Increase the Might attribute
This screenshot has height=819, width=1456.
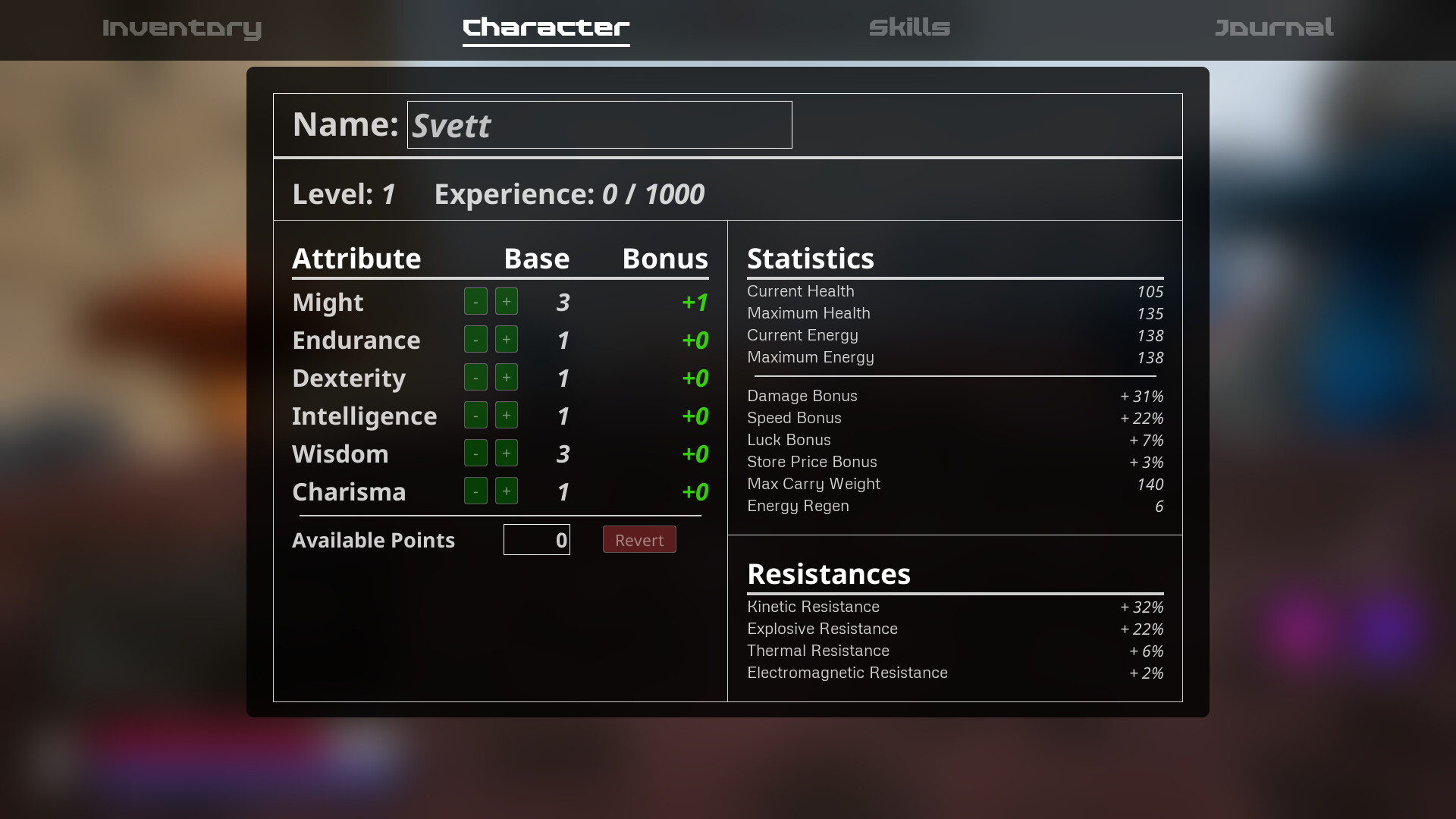pyautogui.click(x=506, y=301)
